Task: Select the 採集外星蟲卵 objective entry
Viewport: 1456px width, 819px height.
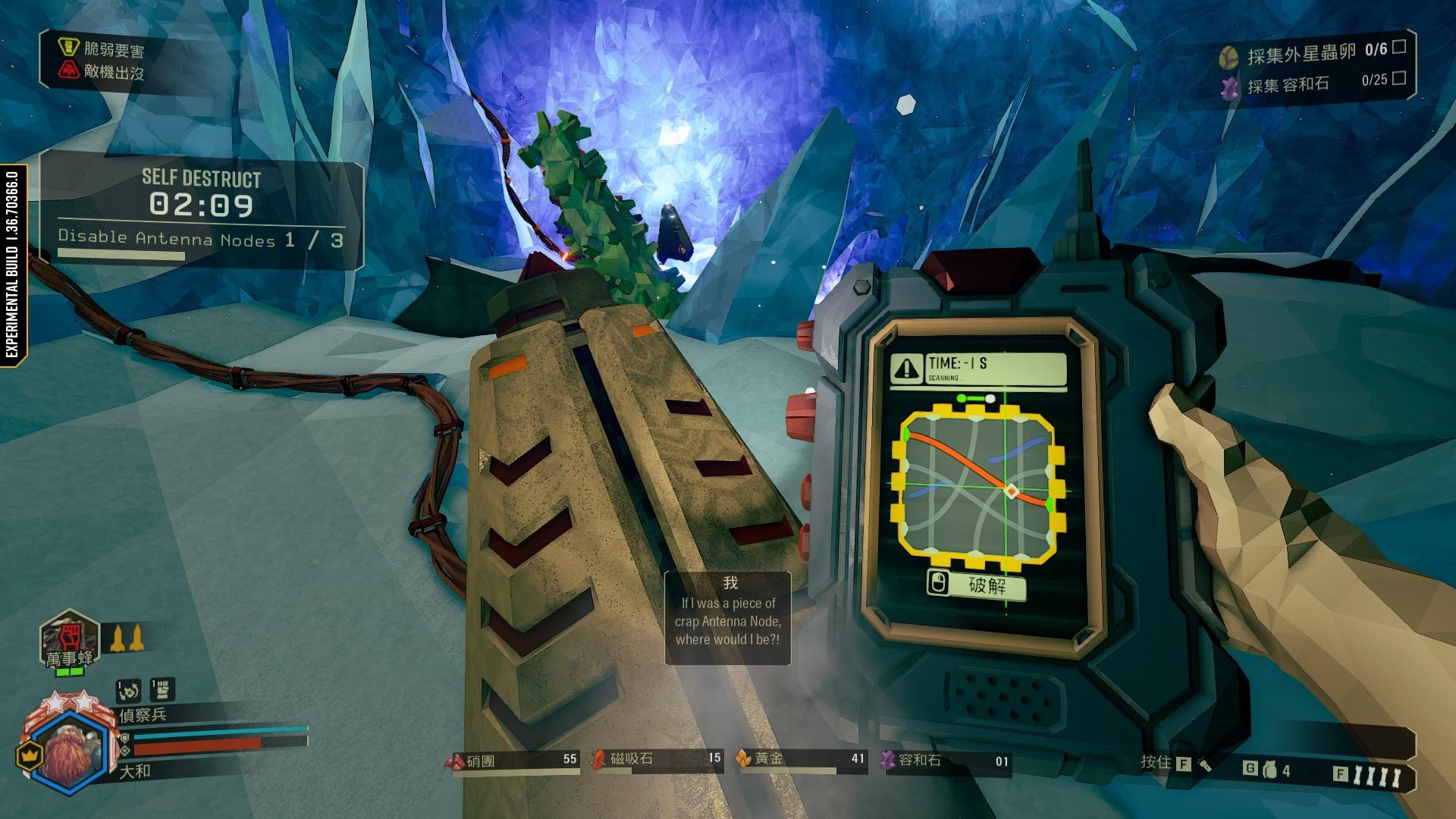Action: [x=1301, y=53]
